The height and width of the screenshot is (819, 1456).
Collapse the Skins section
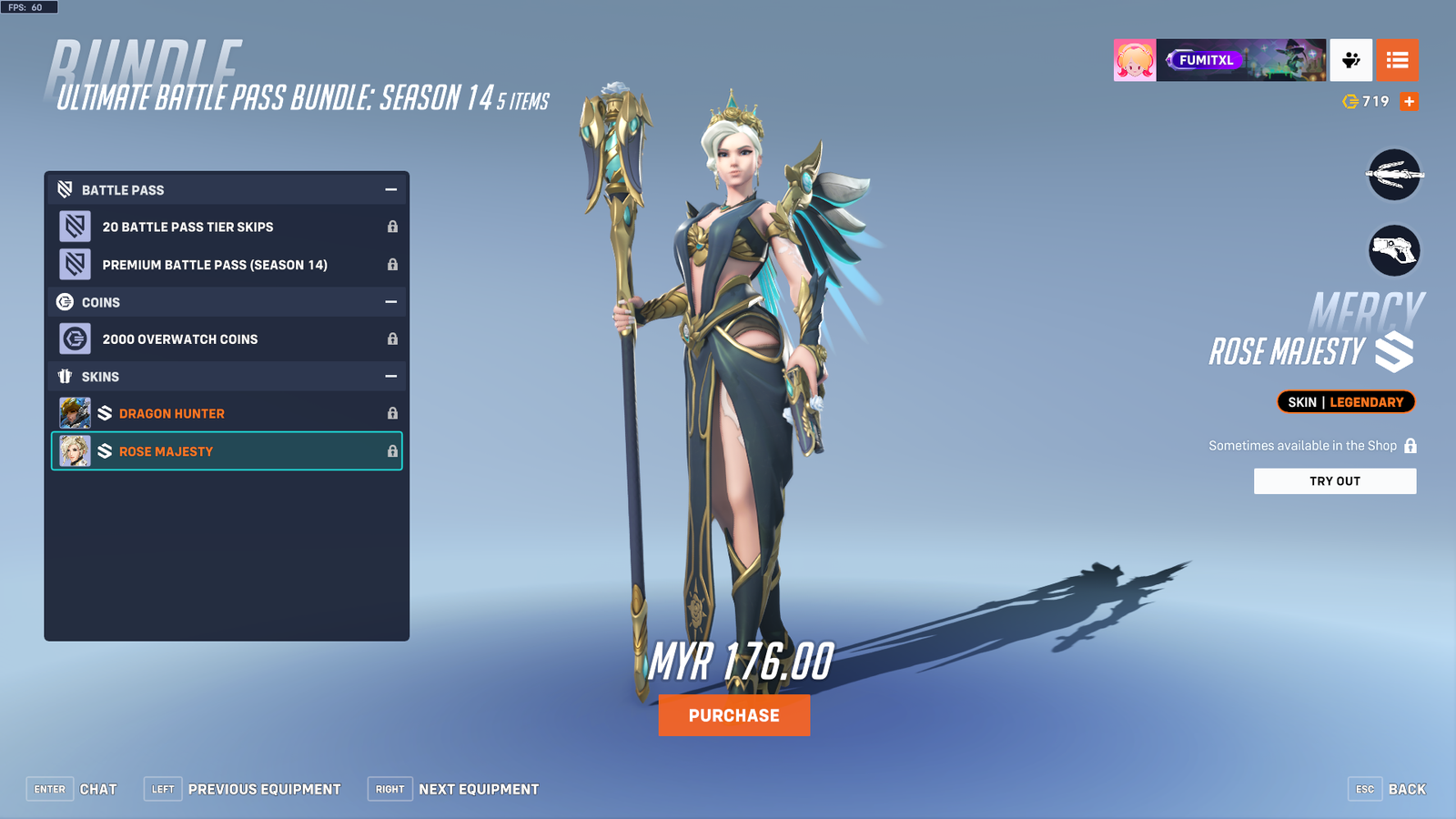point(392,376)
